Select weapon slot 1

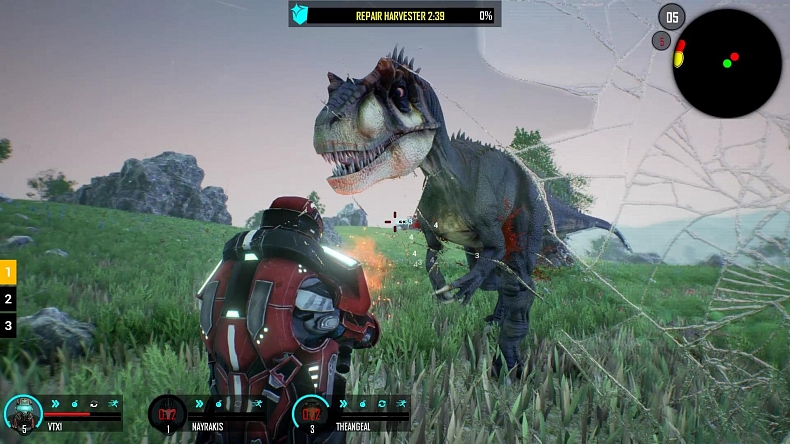8,271
